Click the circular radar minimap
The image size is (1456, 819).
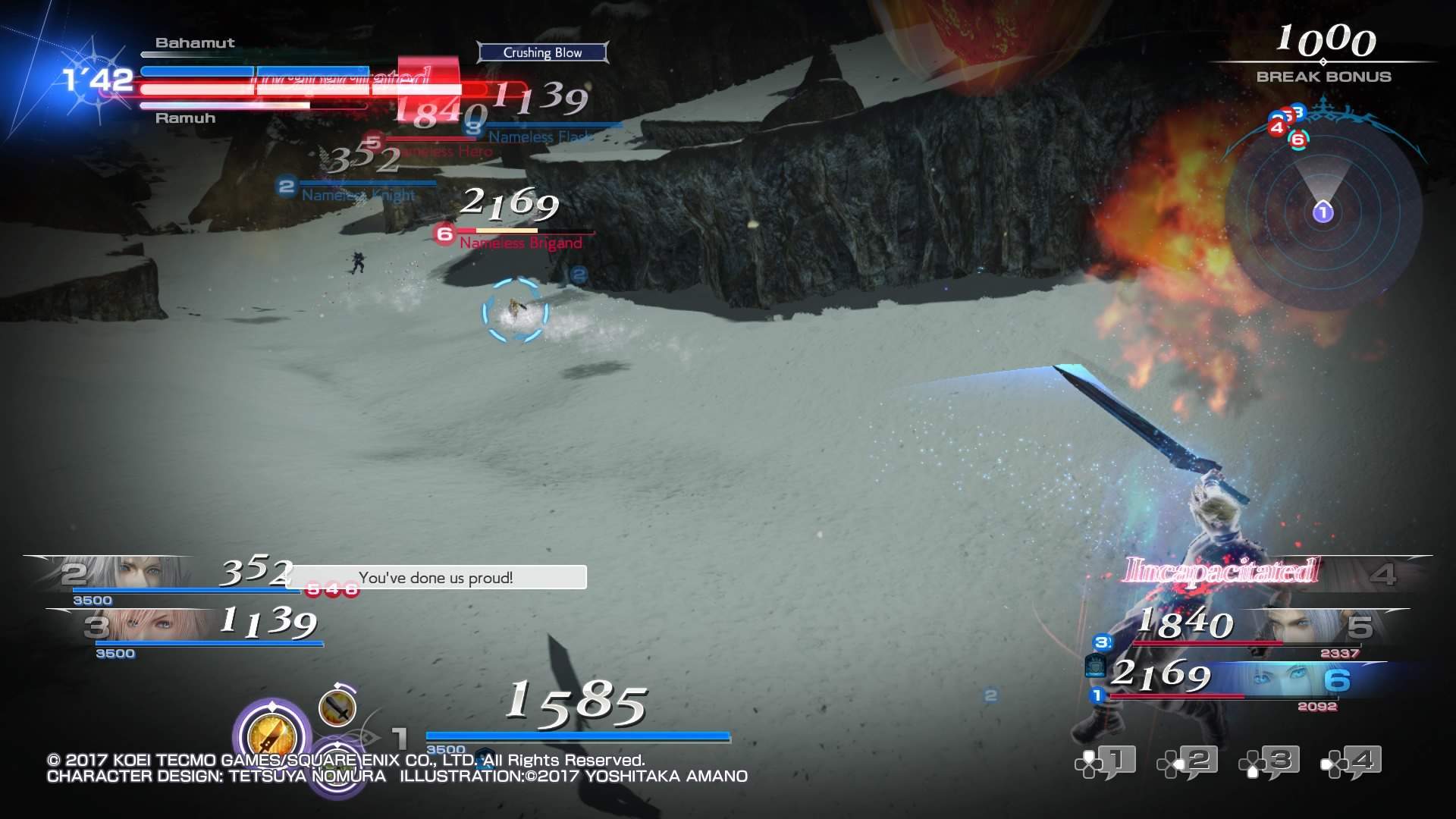[x=1323, y=212]
